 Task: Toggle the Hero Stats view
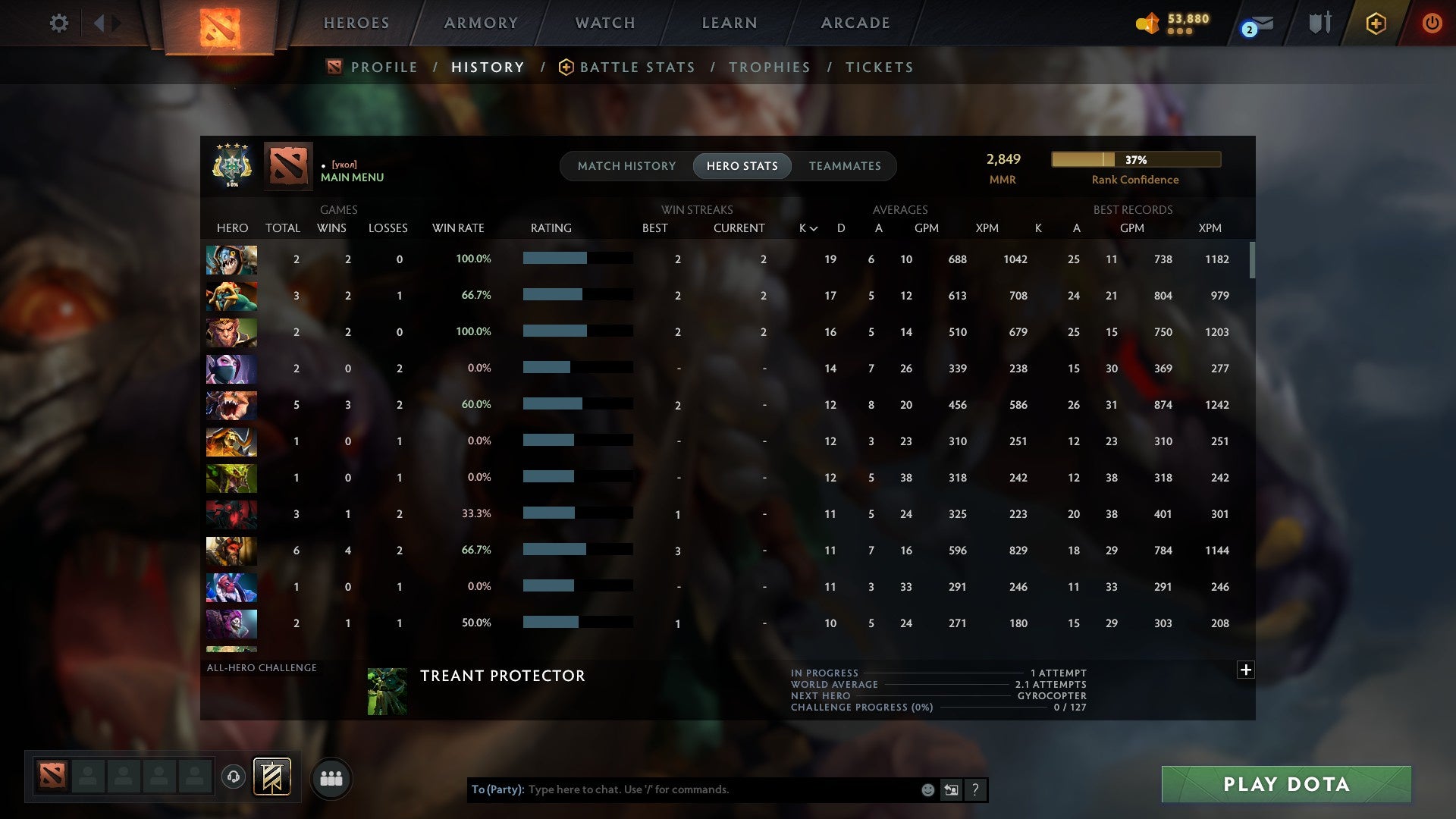point(742,165)
